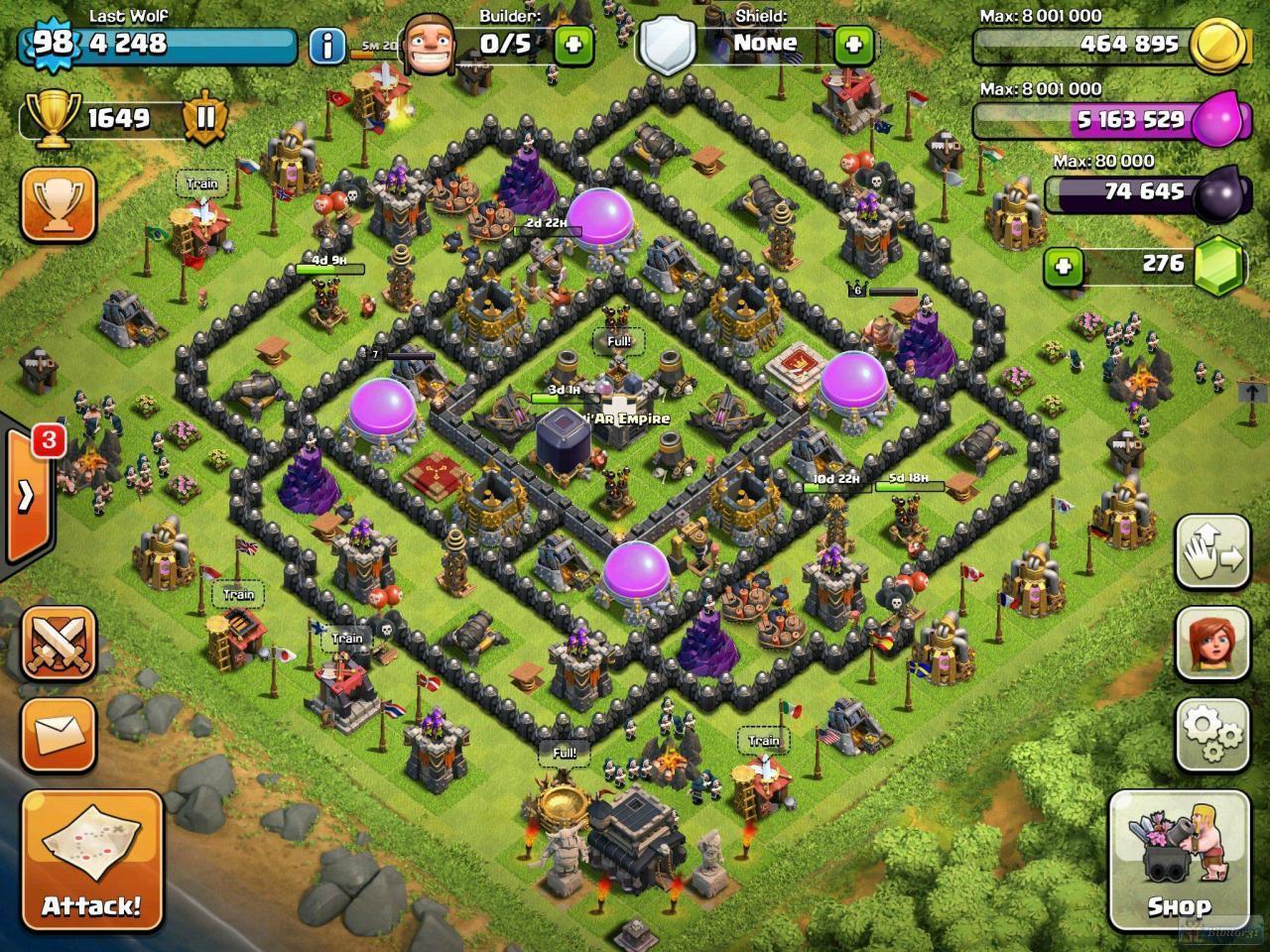The image size is (1270, 952).
Task: Tap the level 98 experience badge
Action: [54, 43]
